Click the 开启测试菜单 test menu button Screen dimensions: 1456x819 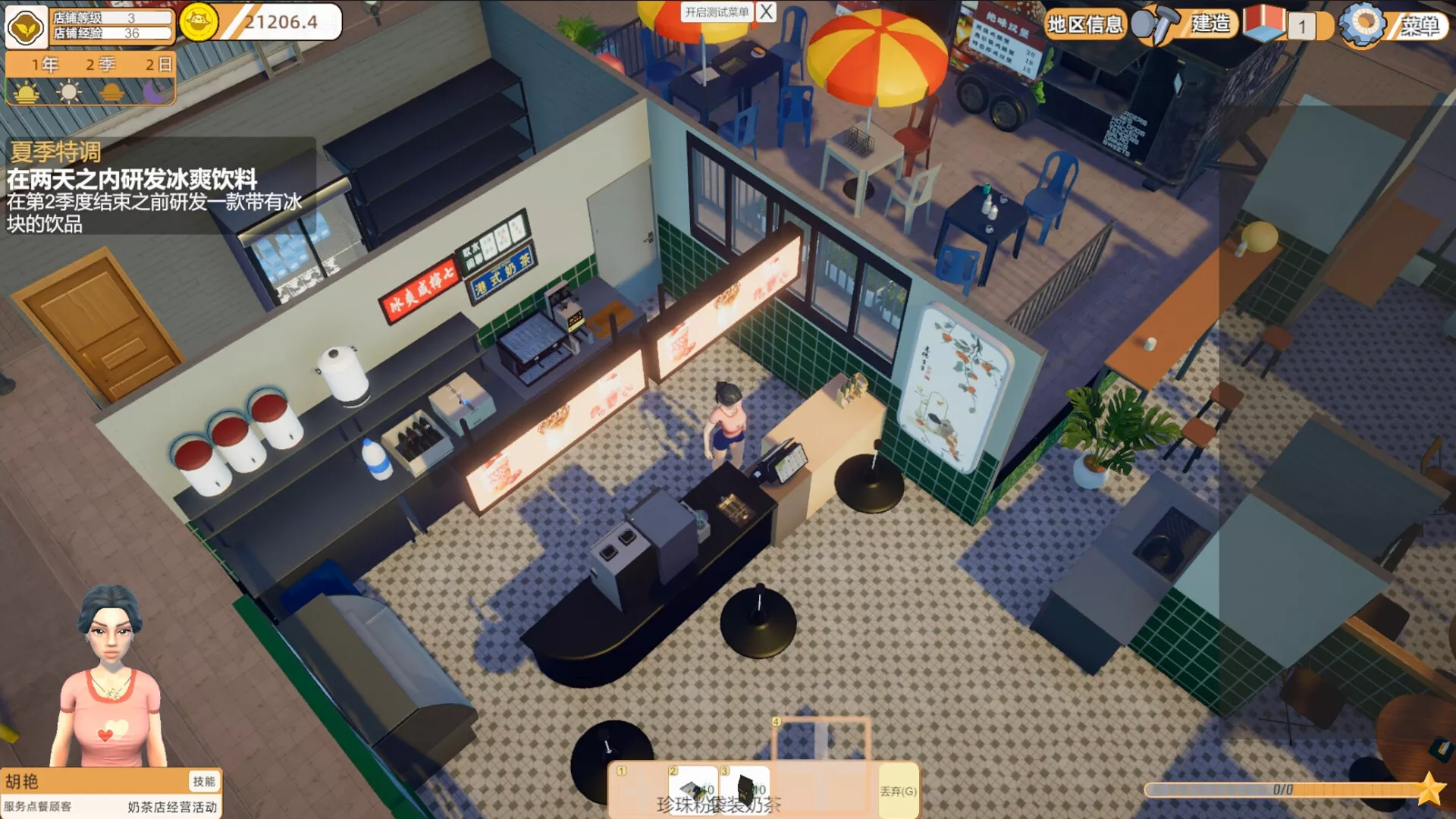click(717, 12)
